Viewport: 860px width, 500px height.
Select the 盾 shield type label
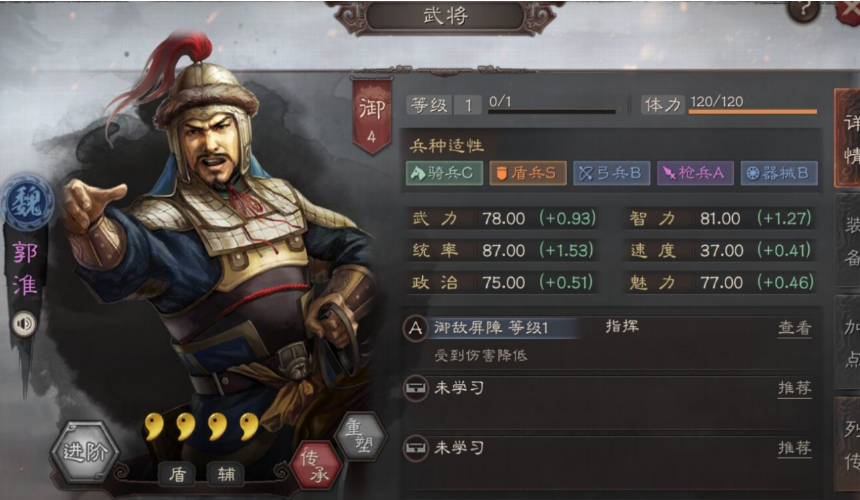coord(177,473)
